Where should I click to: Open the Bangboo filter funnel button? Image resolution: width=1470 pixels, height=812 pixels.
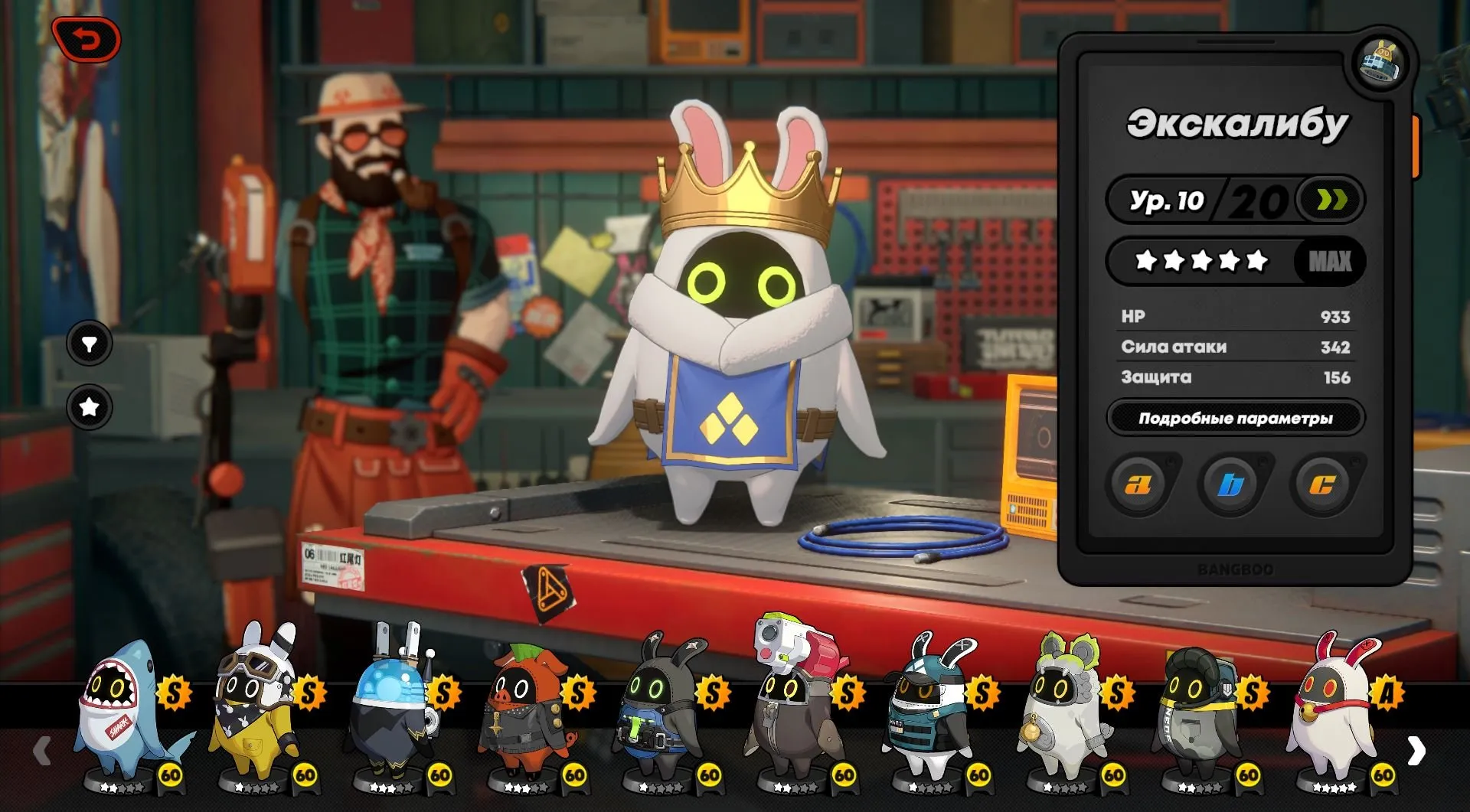pos(90,344)
